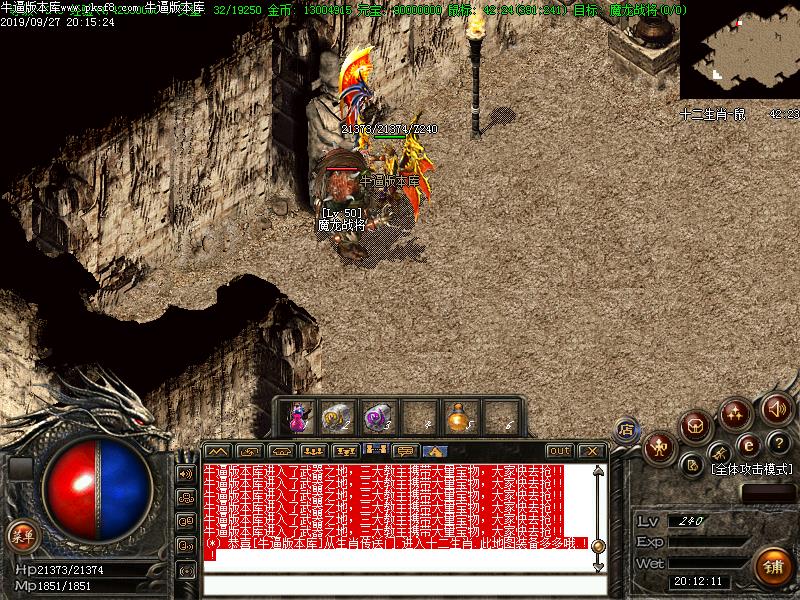Open the character figure button
Screen dimensions: 800x600
pyautogui.click(x=659, y=447)
